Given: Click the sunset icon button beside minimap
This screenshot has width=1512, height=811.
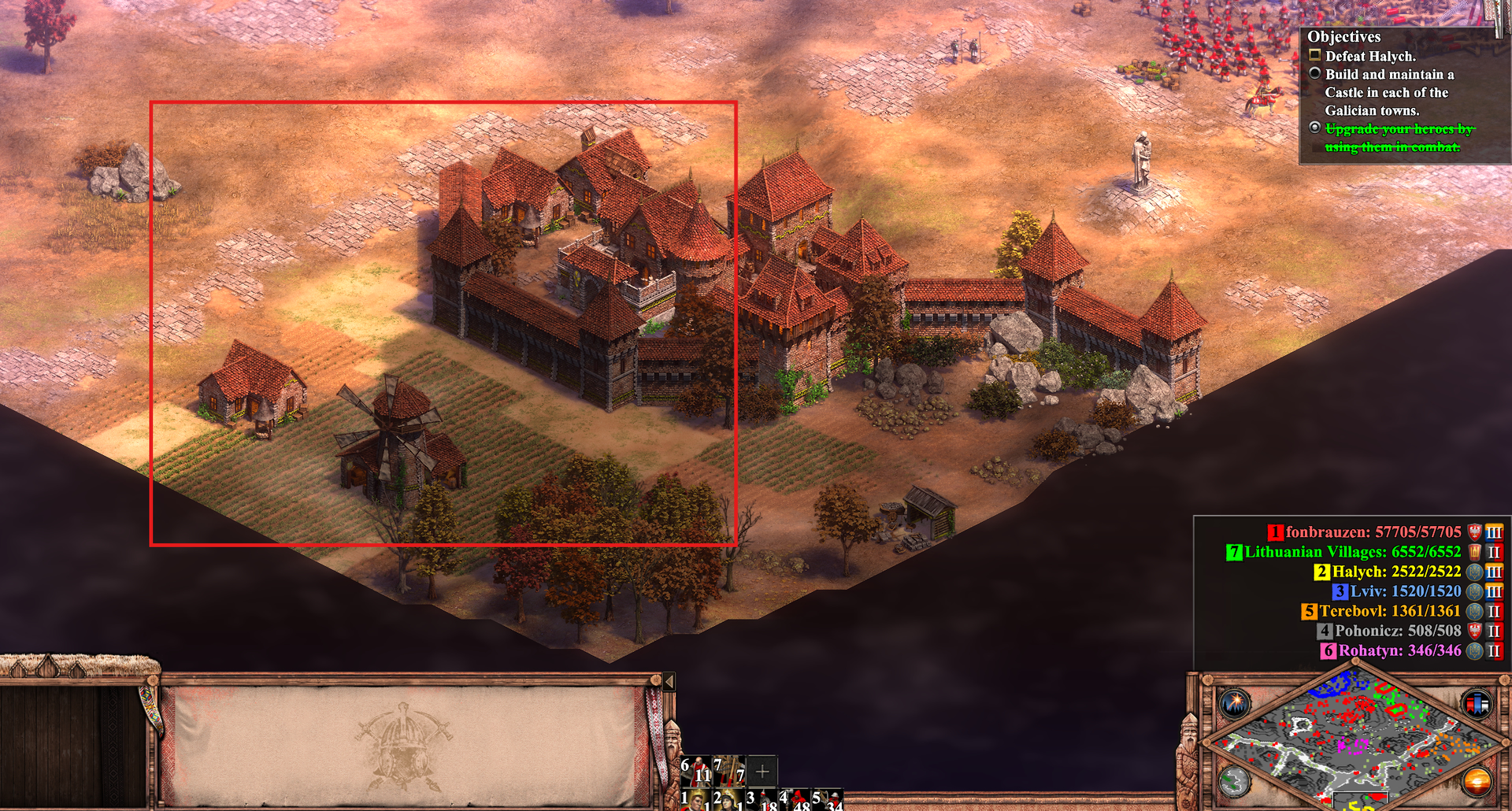Looking at the screenshot, I should pos(1477,781).
